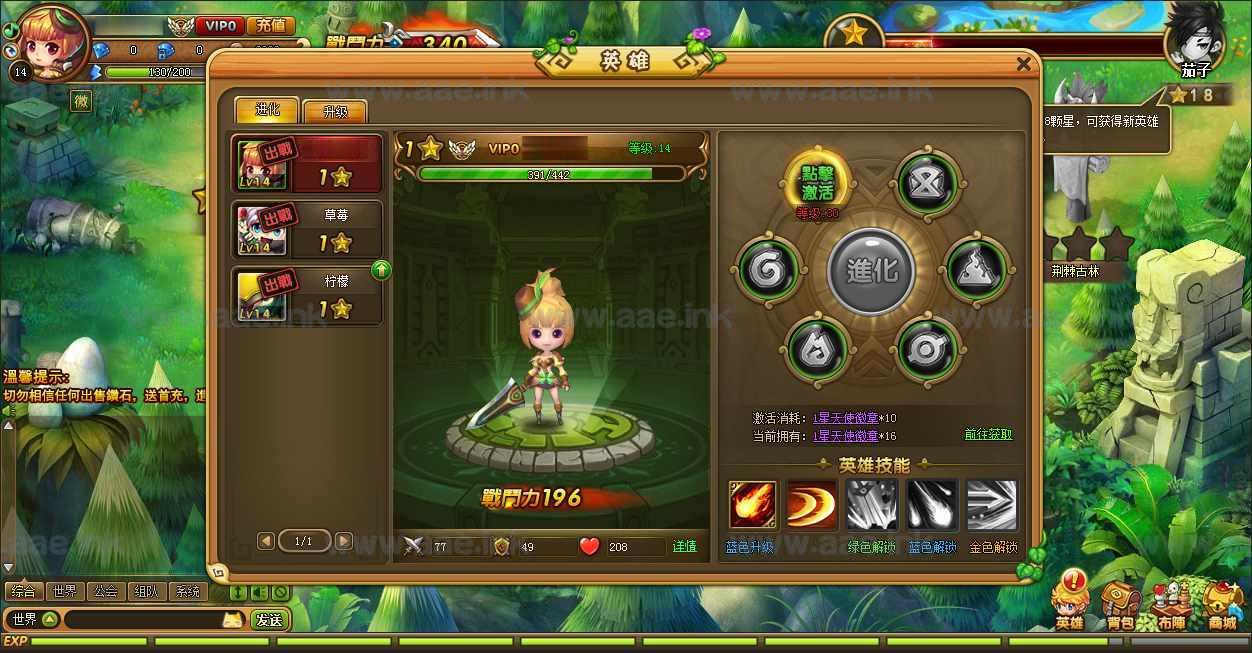Screen dimensions: 1252x653
Task: Go to the next hero list page
Action: coord(343,541)
